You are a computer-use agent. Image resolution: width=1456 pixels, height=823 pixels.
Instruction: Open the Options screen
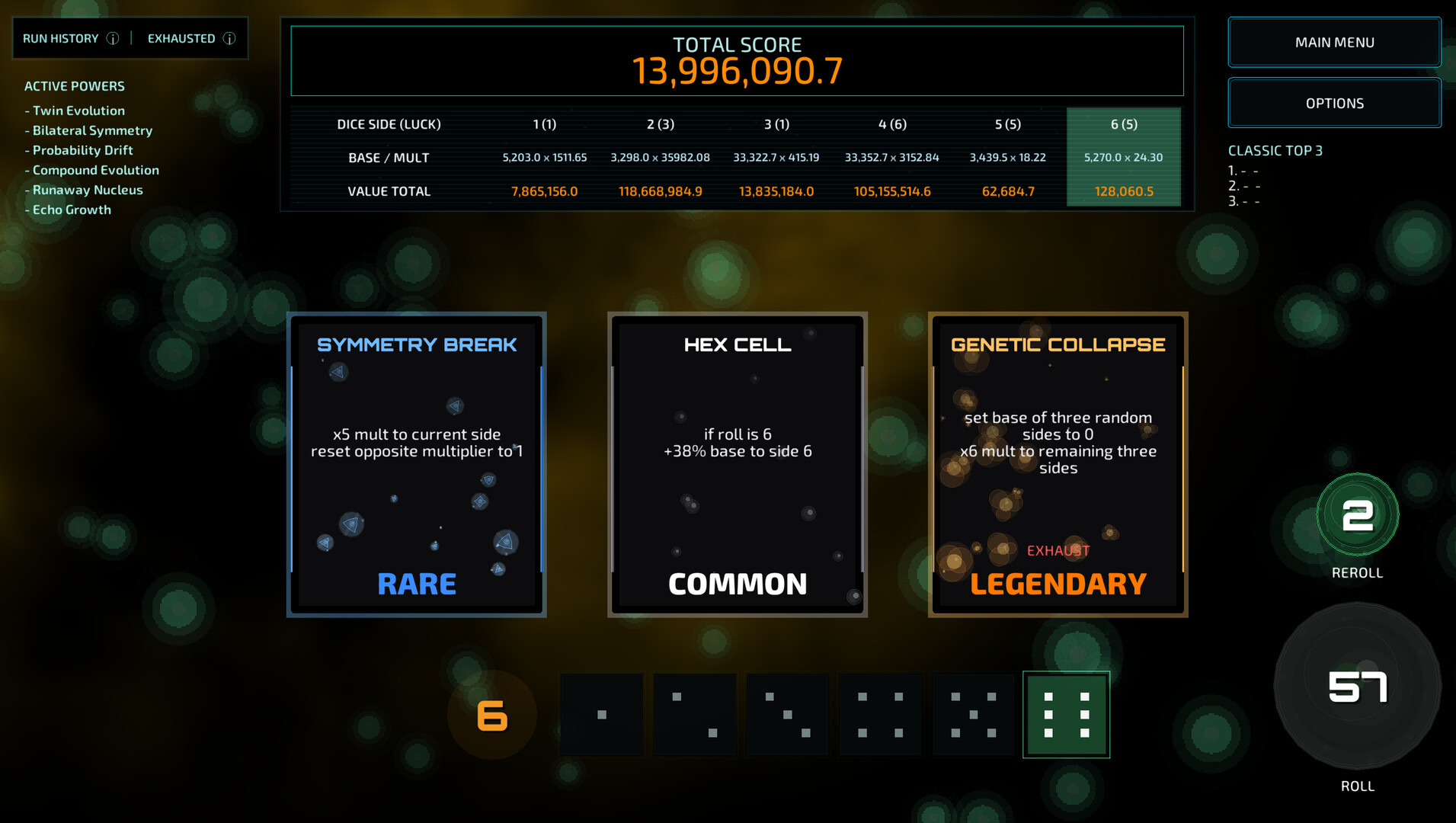point(1333,103)
